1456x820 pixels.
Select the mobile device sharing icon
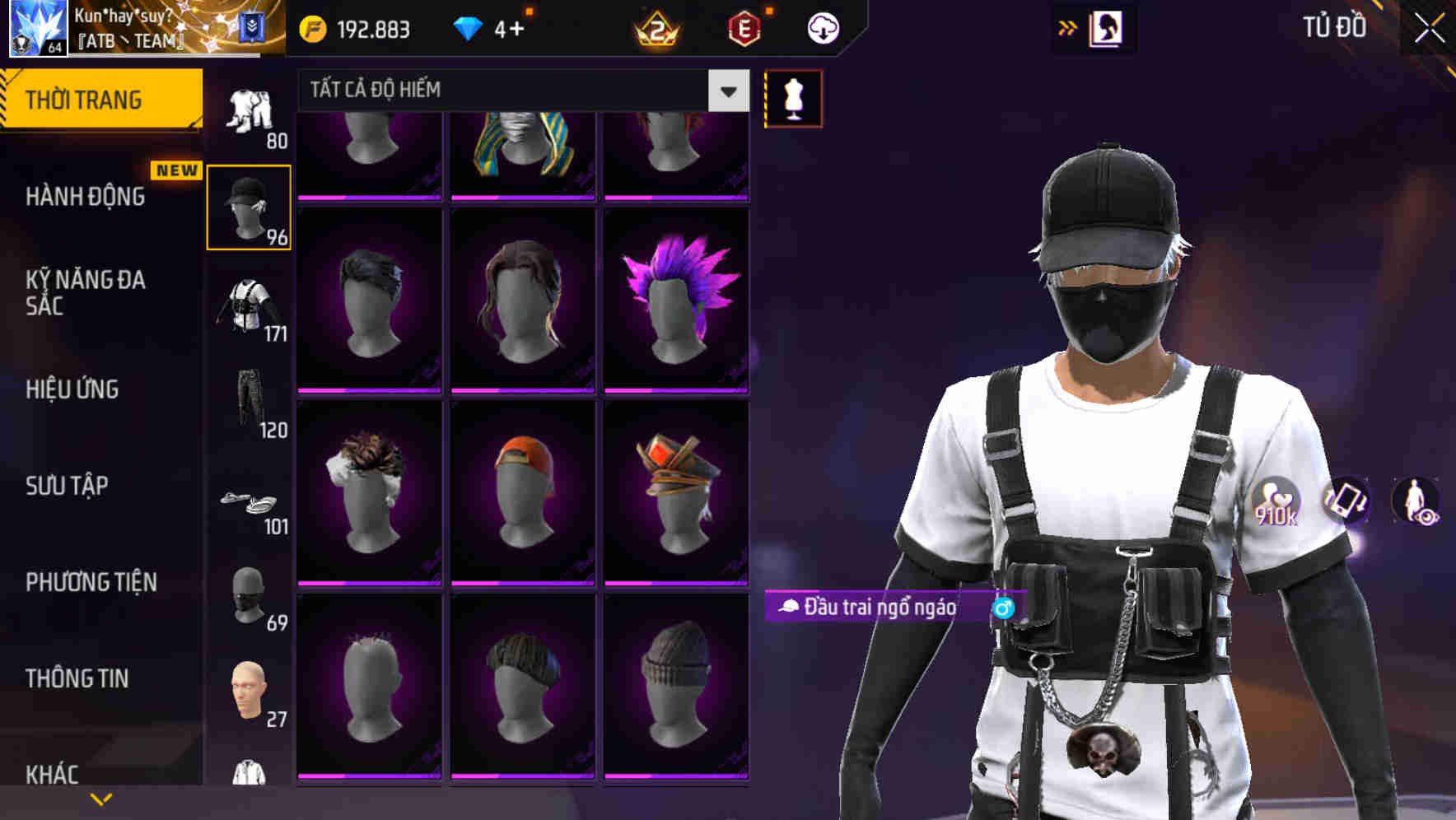[1347, 501]
